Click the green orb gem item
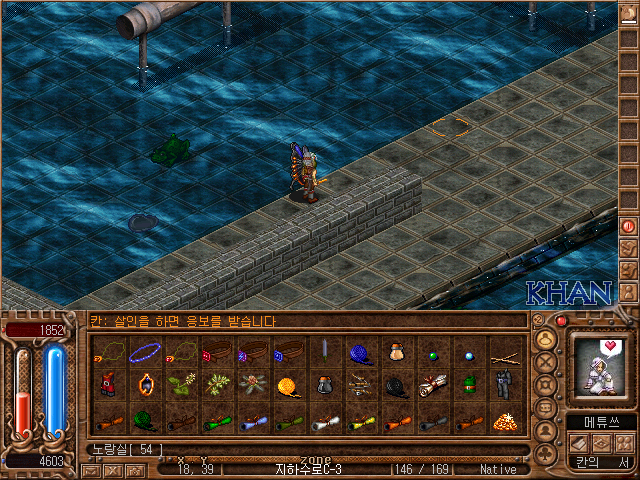The image size is (640, 480). [432, 352]
